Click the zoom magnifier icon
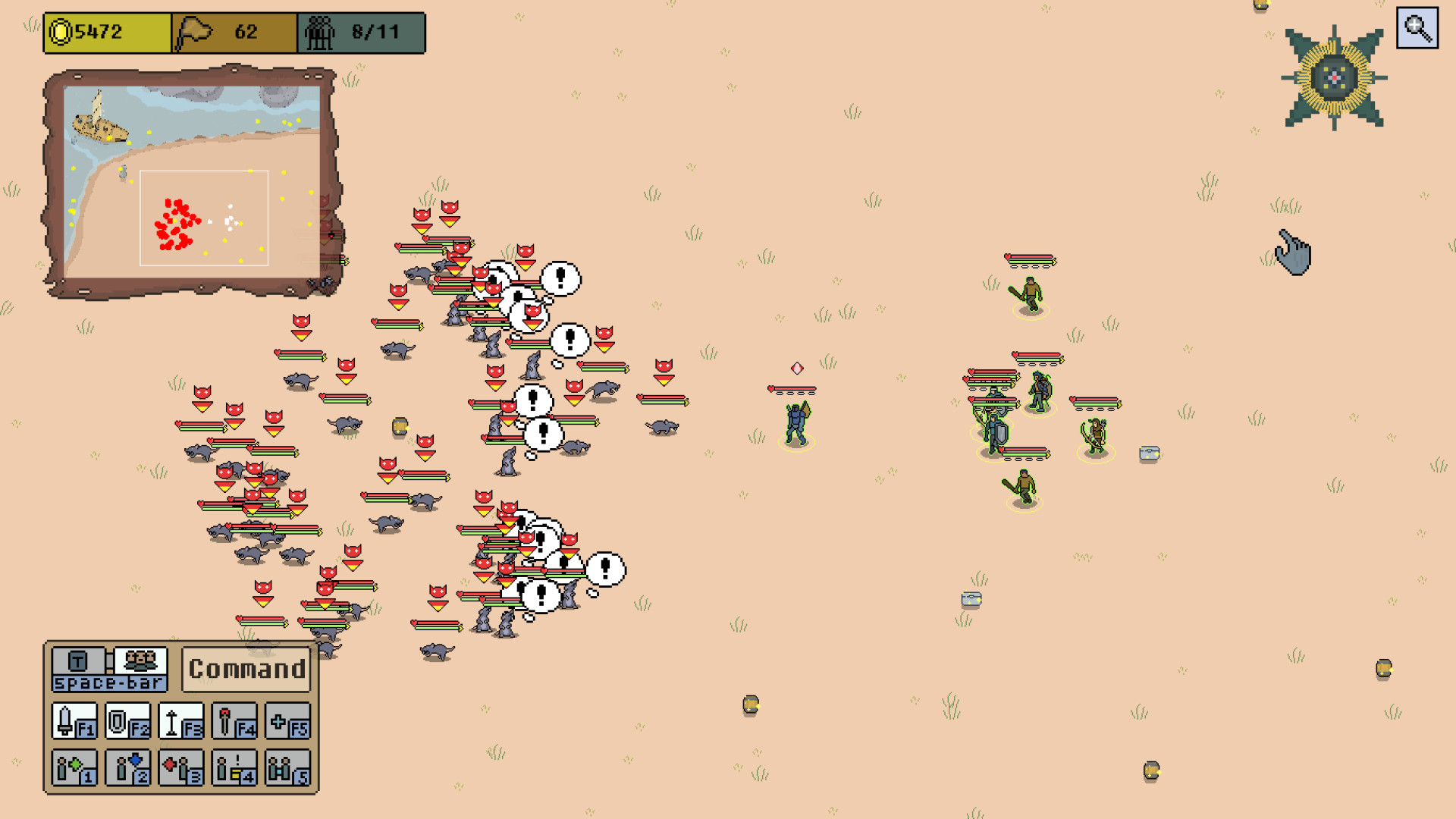Image resolution: width=1456 pixels, height=819 pixels. [x=1417, y=29]
